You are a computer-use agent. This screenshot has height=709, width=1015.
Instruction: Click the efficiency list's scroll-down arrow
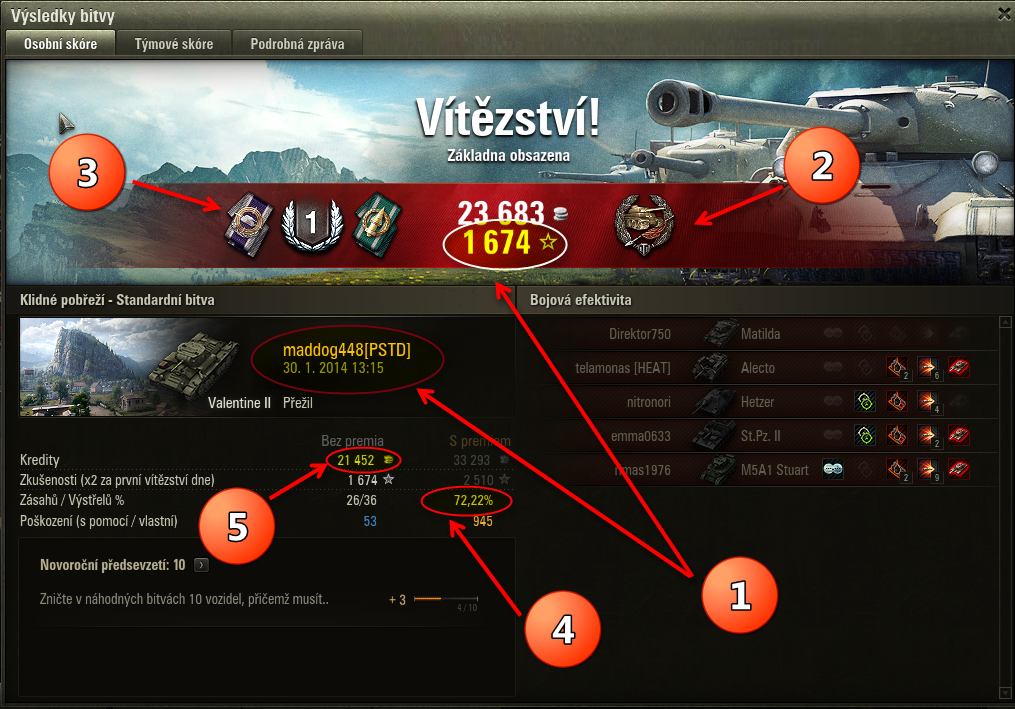[x=1003, y=693]
